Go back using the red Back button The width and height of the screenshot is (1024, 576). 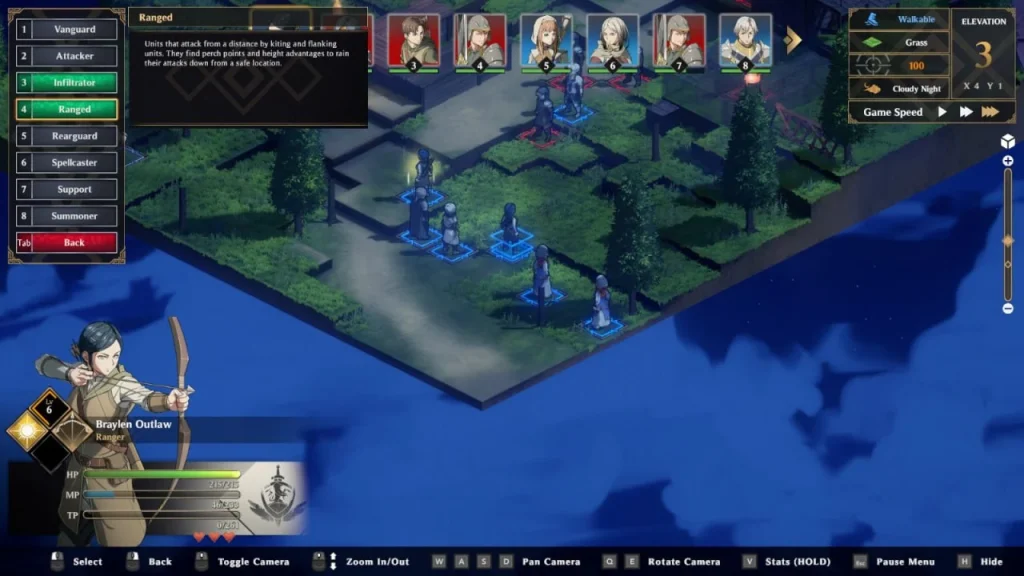tap(74, 242)
